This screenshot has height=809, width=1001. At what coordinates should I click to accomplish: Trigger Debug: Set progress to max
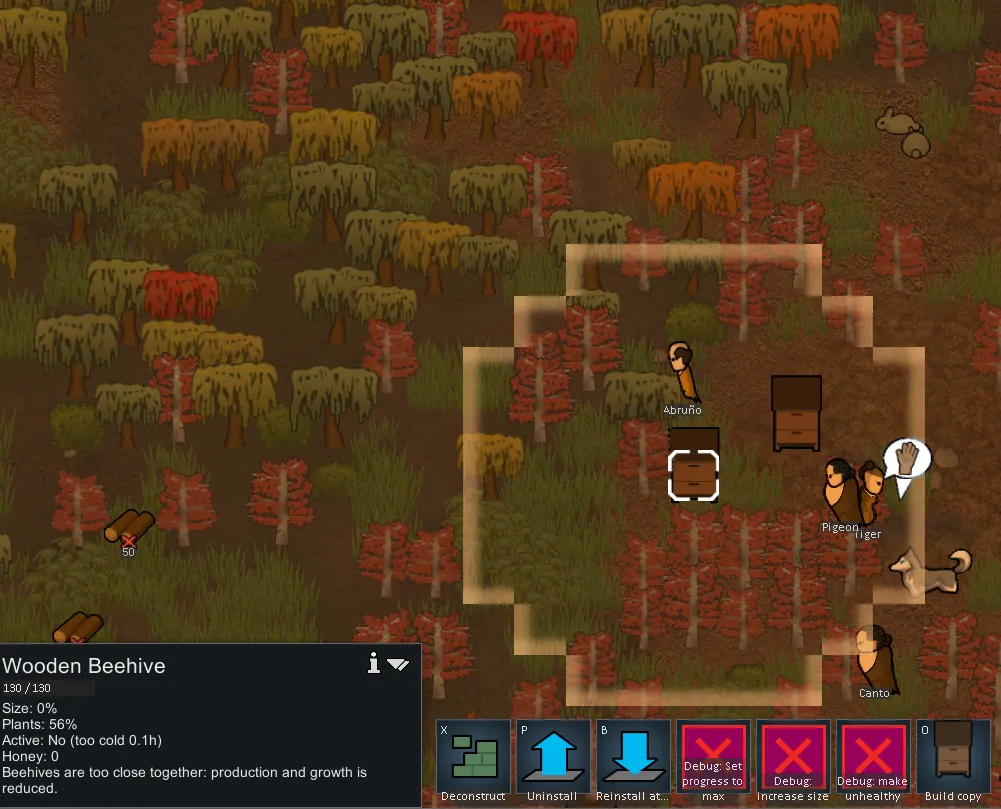pyautogui.click(x=713, y=757)
